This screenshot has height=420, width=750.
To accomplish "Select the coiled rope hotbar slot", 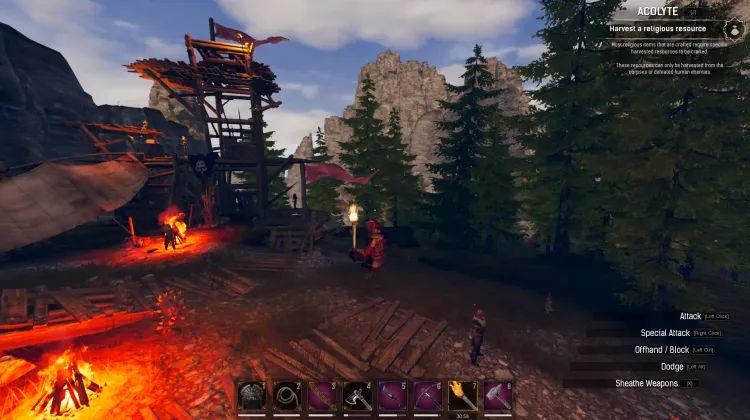I will coord(287,396).
